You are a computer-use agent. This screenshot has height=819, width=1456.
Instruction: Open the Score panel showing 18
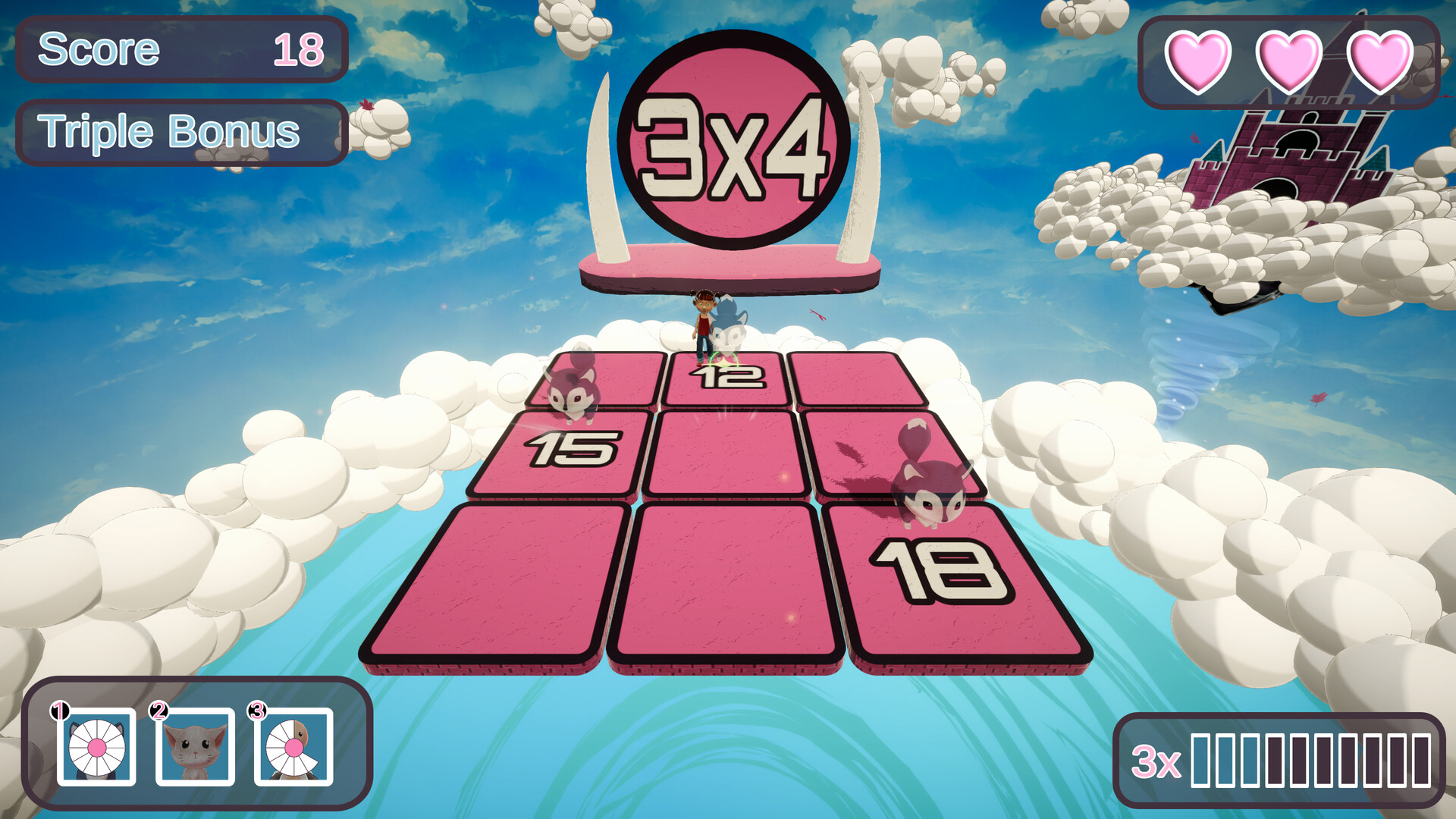(182, 49)
